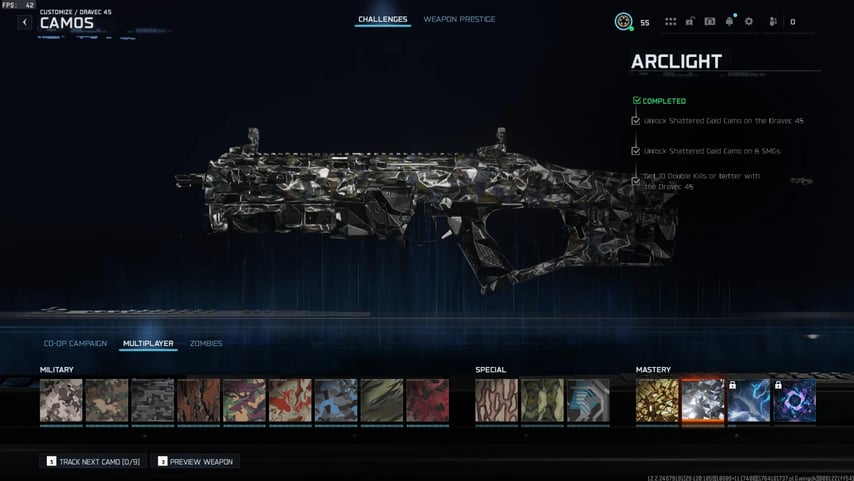Image resolution: width=854 pixels, height=481 pixels.
Task: Open the Co-op Campaign camo category
Action: pos(75,343)
